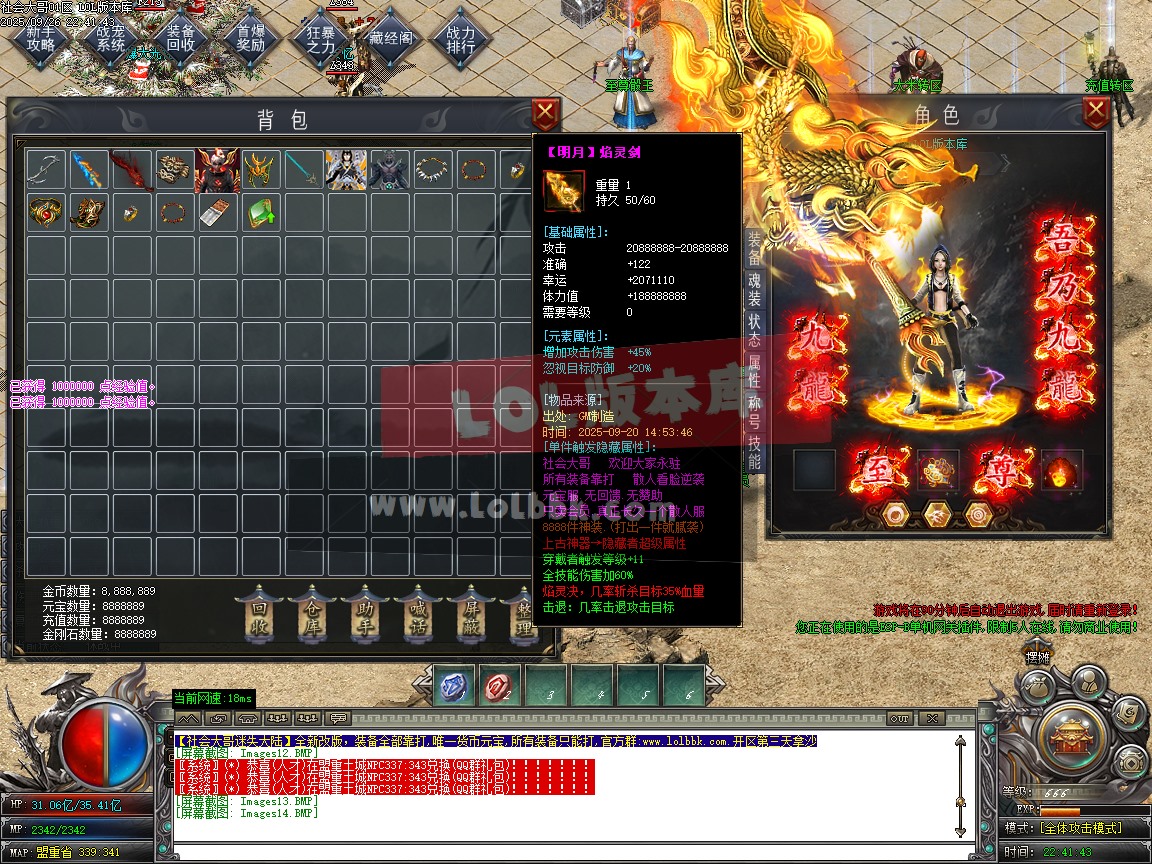The width and height of the screenshot is (1152, 864).
Task: Select the green gem with up arrow
Action: (x=260, y=213)
